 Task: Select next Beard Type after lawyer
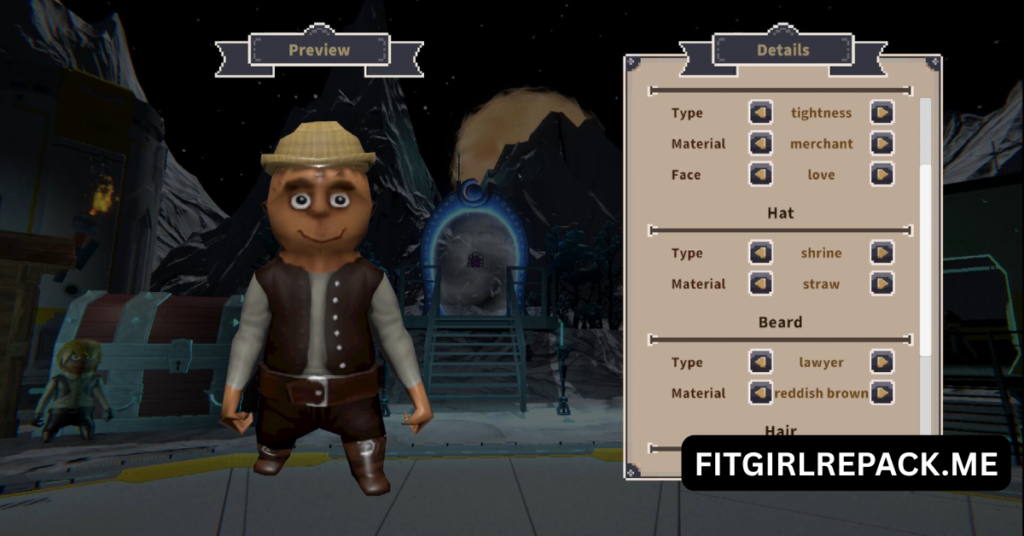pos(881,362)
